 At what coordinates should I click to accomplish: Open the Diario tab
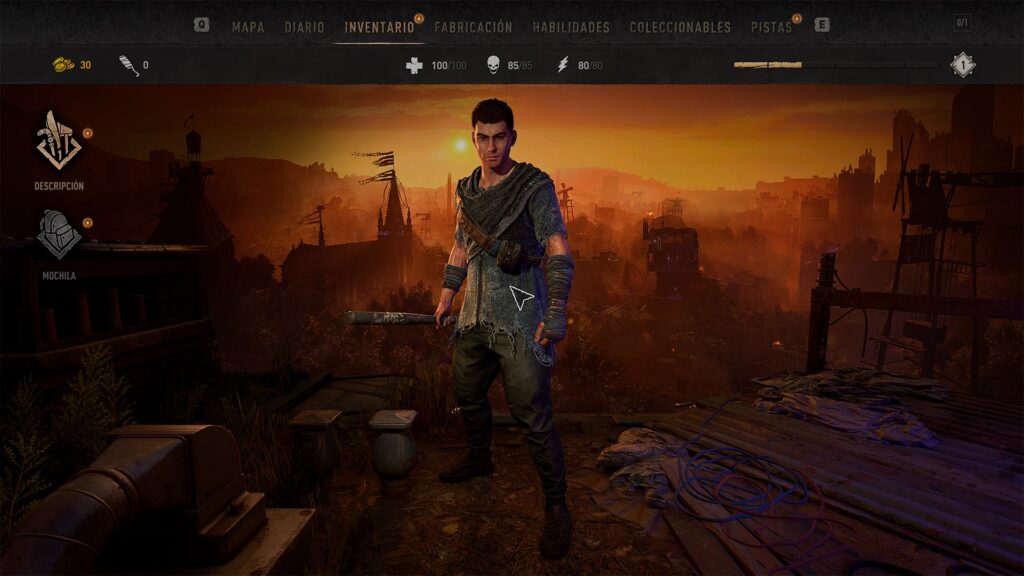304,27
